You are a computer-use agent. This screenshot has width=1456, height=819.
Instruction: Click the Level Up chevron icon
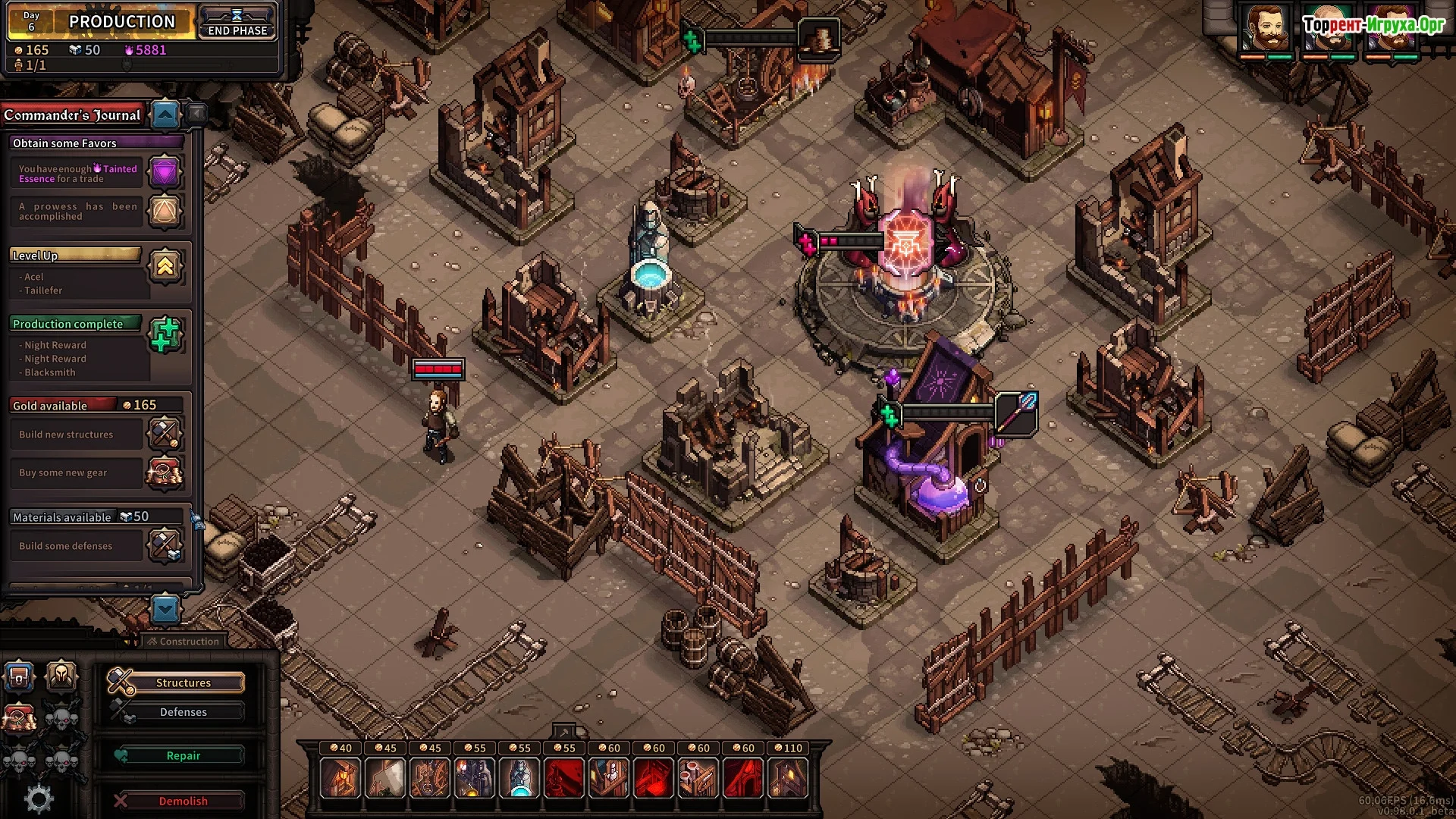pyautogui.click(x=165, y=265)
